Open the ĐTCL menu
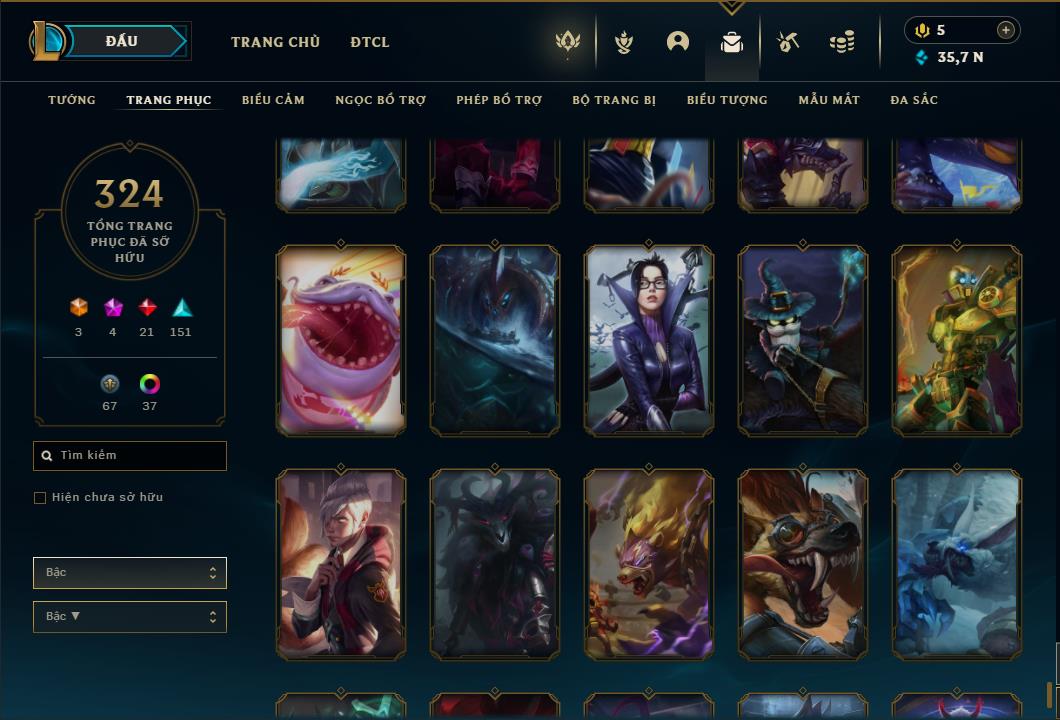 (370, 42)
